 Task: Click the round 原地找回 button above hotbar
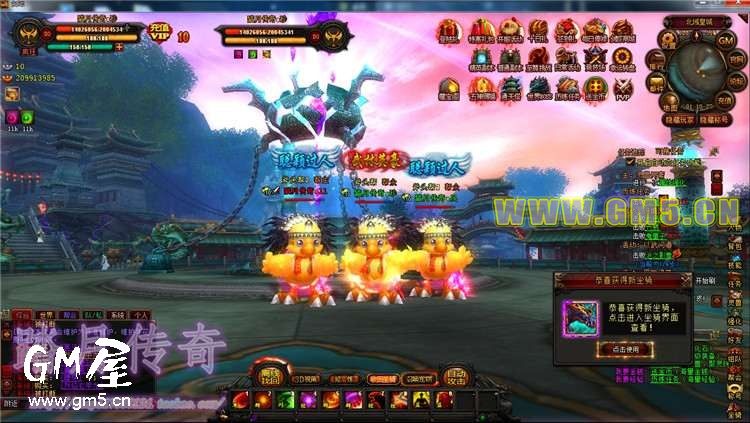click(x=270, y=375)
